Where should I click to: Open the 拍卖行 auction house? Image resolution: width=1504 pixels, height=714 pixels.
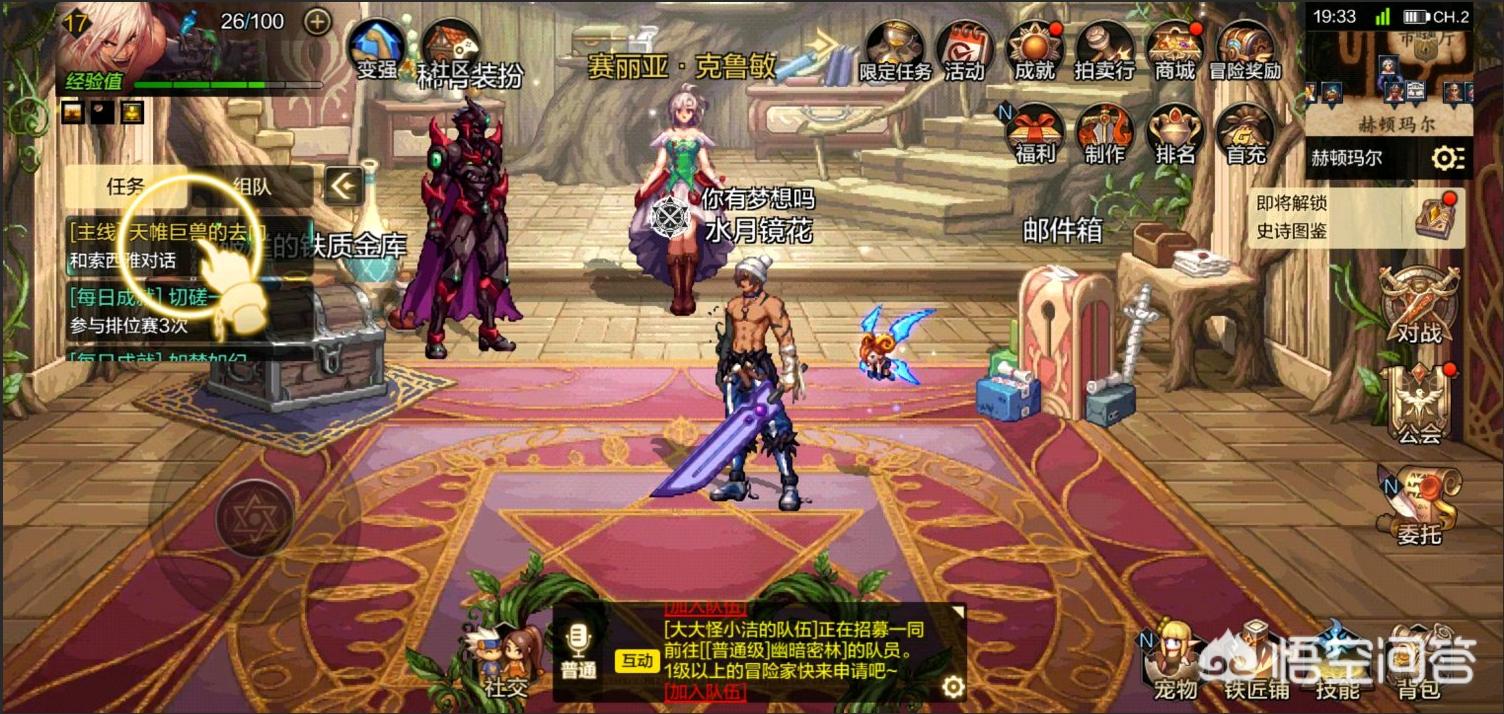tap(1104, 50)
